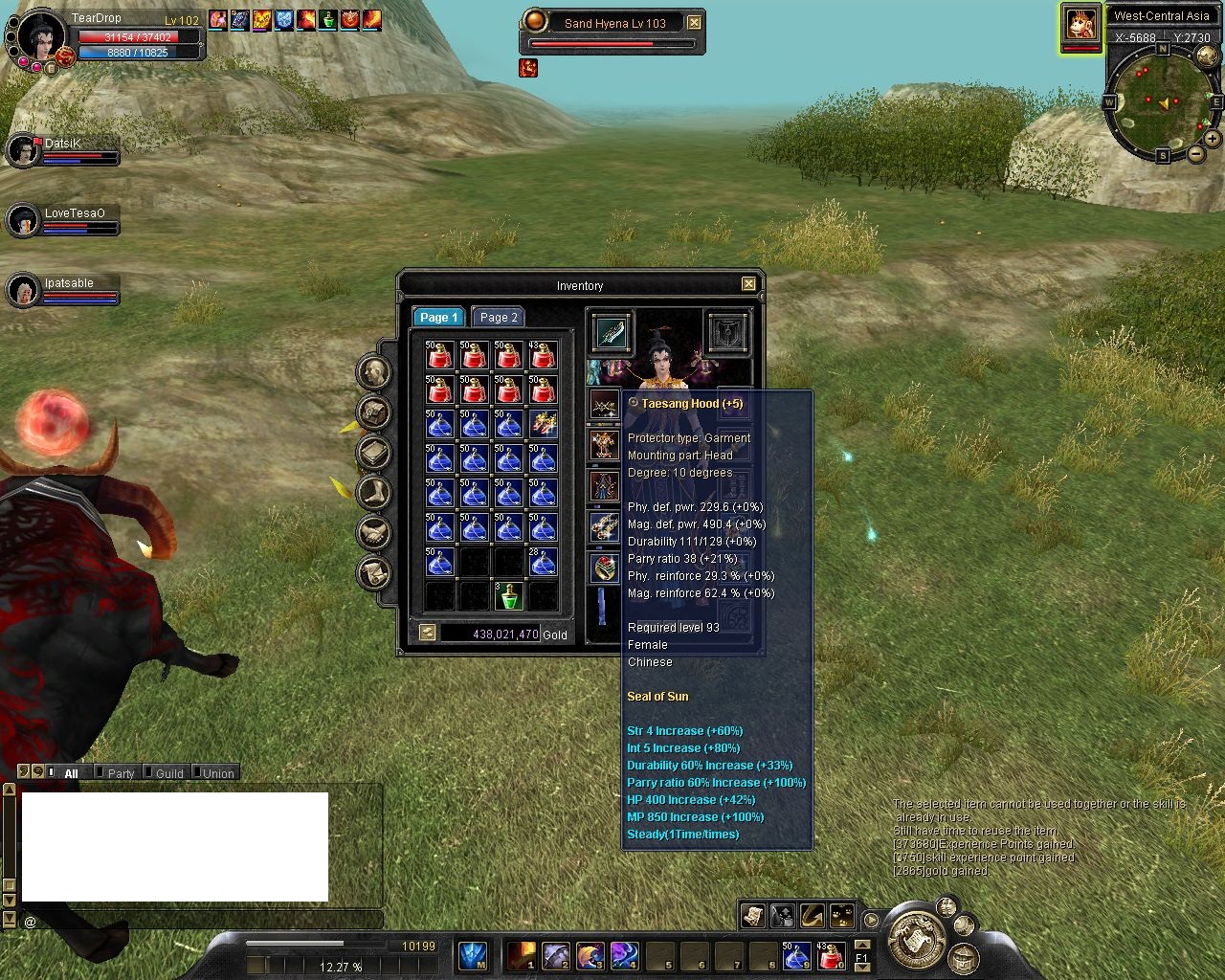Select the MP potion stack of 28
Viewport: 1225px width, 980px height.
543,562
